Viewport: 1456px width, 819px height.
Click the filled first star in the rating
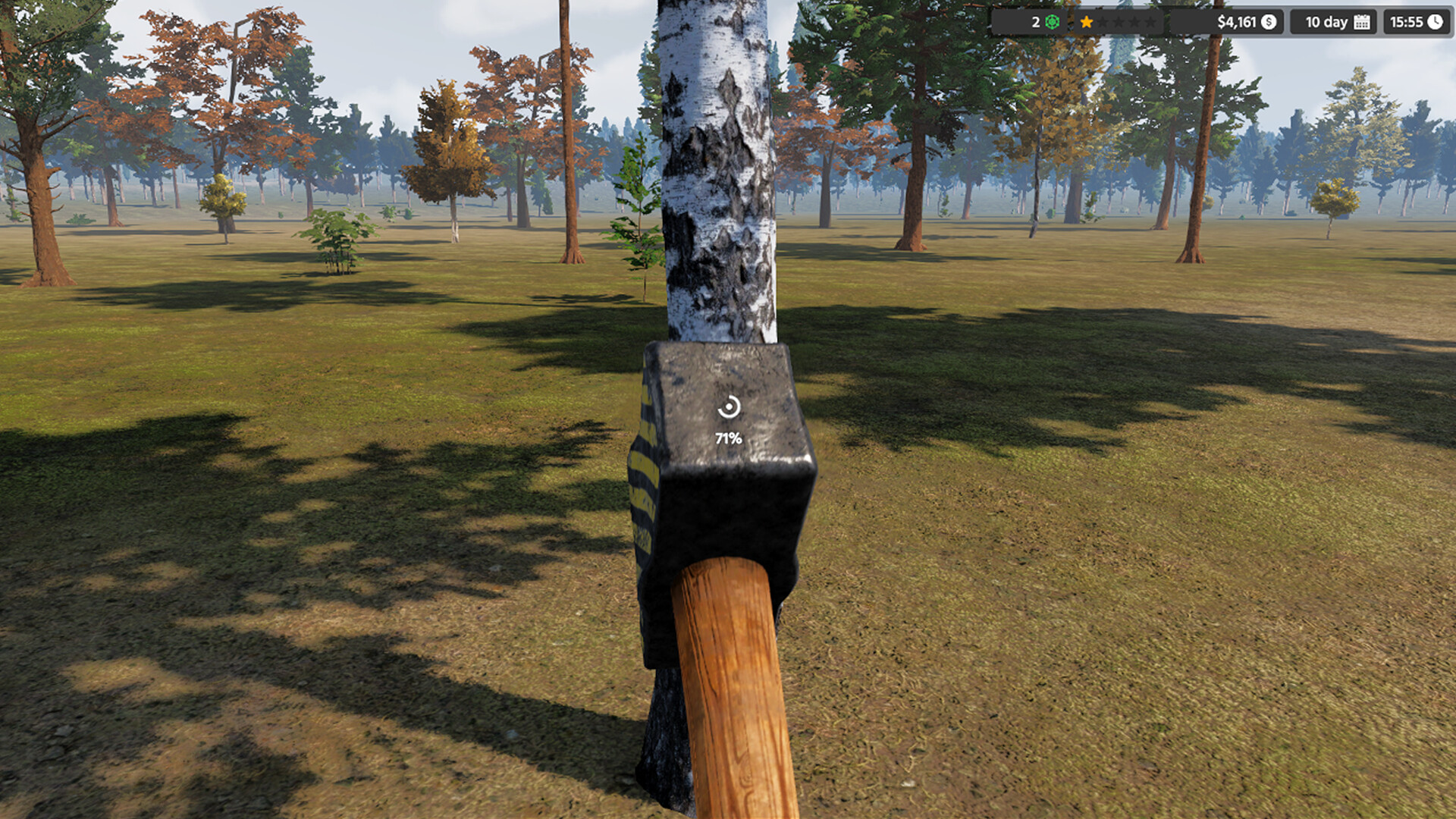pyautogui.click(x=1085, y=22)
